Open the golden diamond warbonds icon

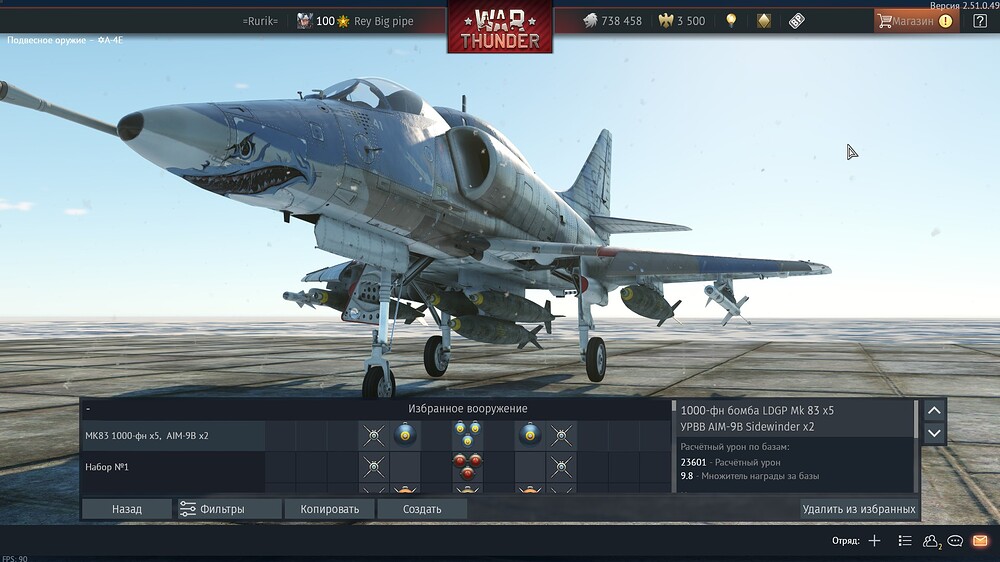pyautogui.click(x=764, y=21)
